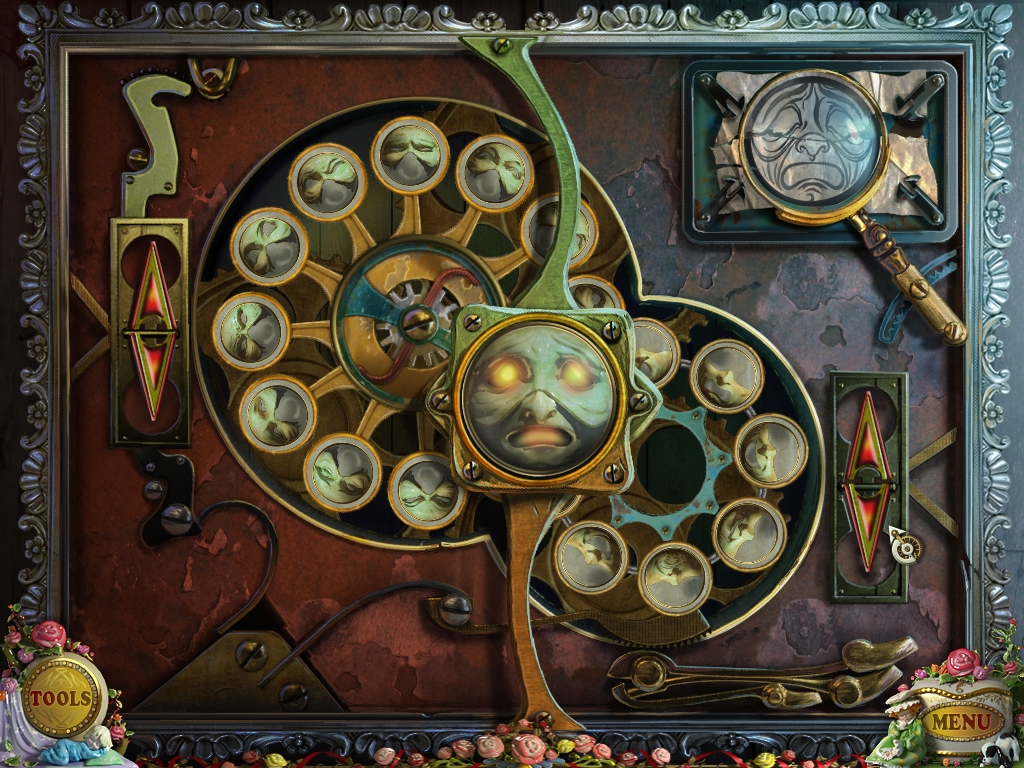Image resolution: width=1024 pixels, height=768 pixels.
Task: Activate the left red diamond switch
Action: tap(153, 329)
